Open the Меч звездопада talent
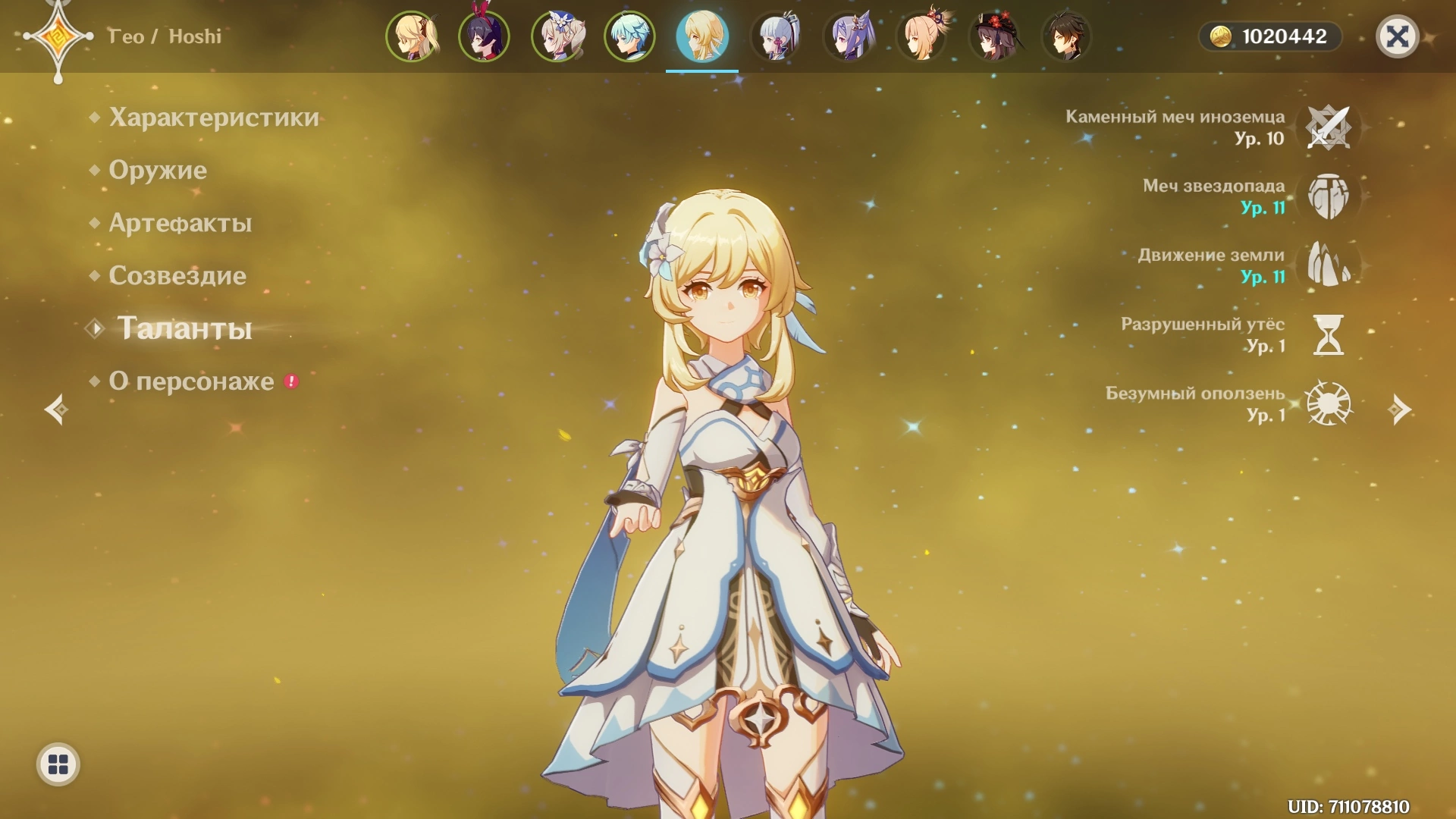The width and height of the screenshot is (1456, 819). pyautogui.click(x=1328, y=196)
